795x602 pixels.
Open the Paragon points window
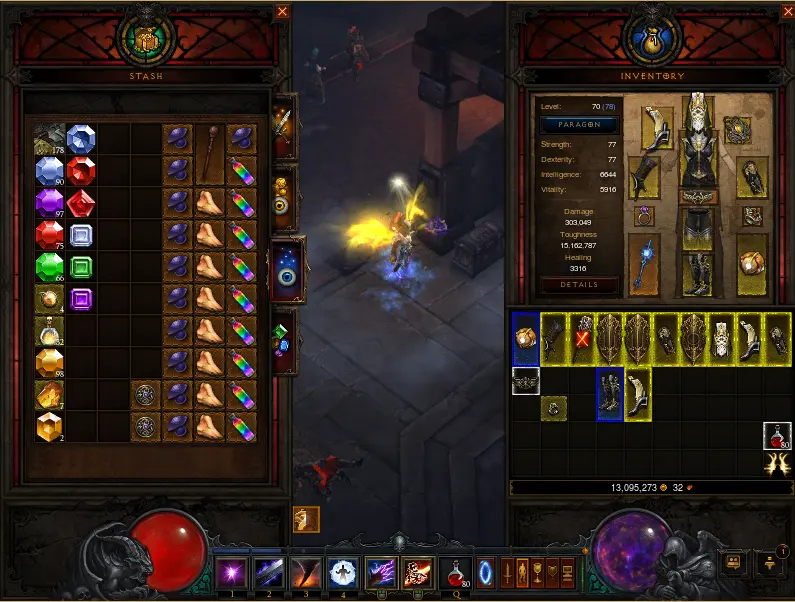click(579, 125)
